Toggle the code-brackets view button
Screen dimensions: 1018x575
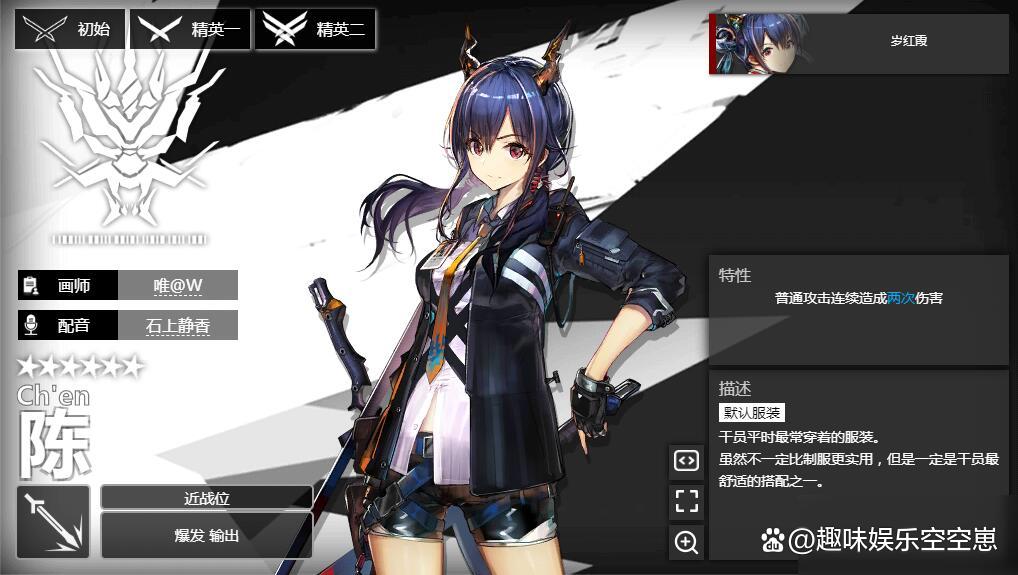pos(686,460)
